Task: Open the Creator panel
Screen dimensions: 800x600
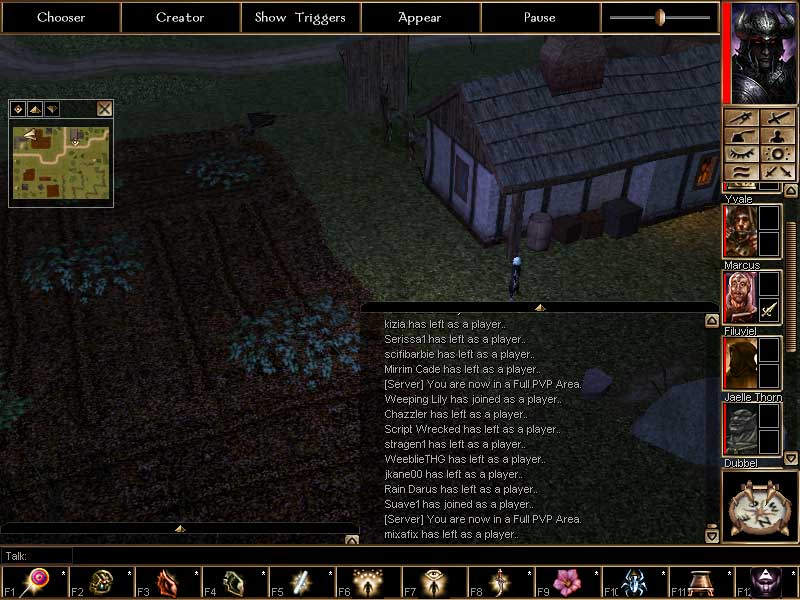Action: coord(180,17)
